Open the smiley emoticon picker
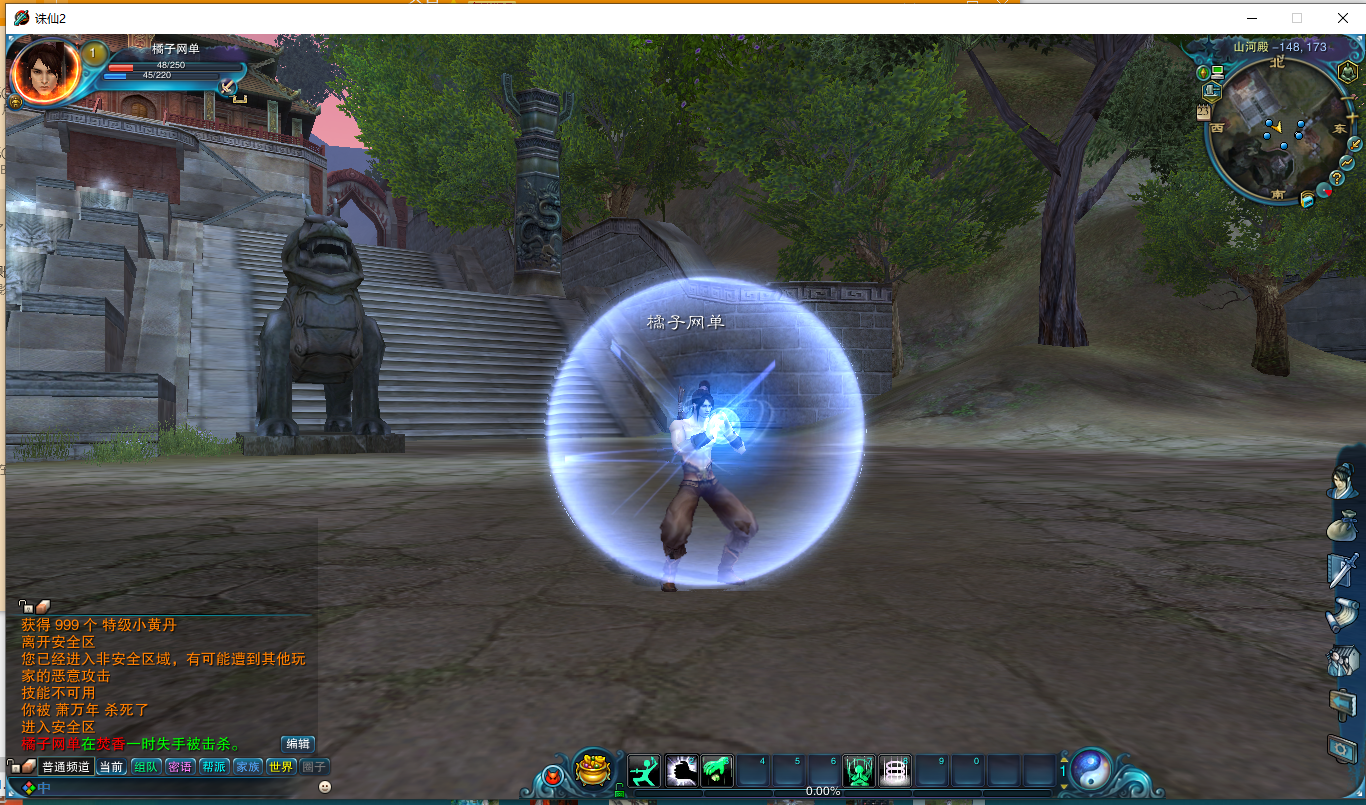 pos(325,788)
